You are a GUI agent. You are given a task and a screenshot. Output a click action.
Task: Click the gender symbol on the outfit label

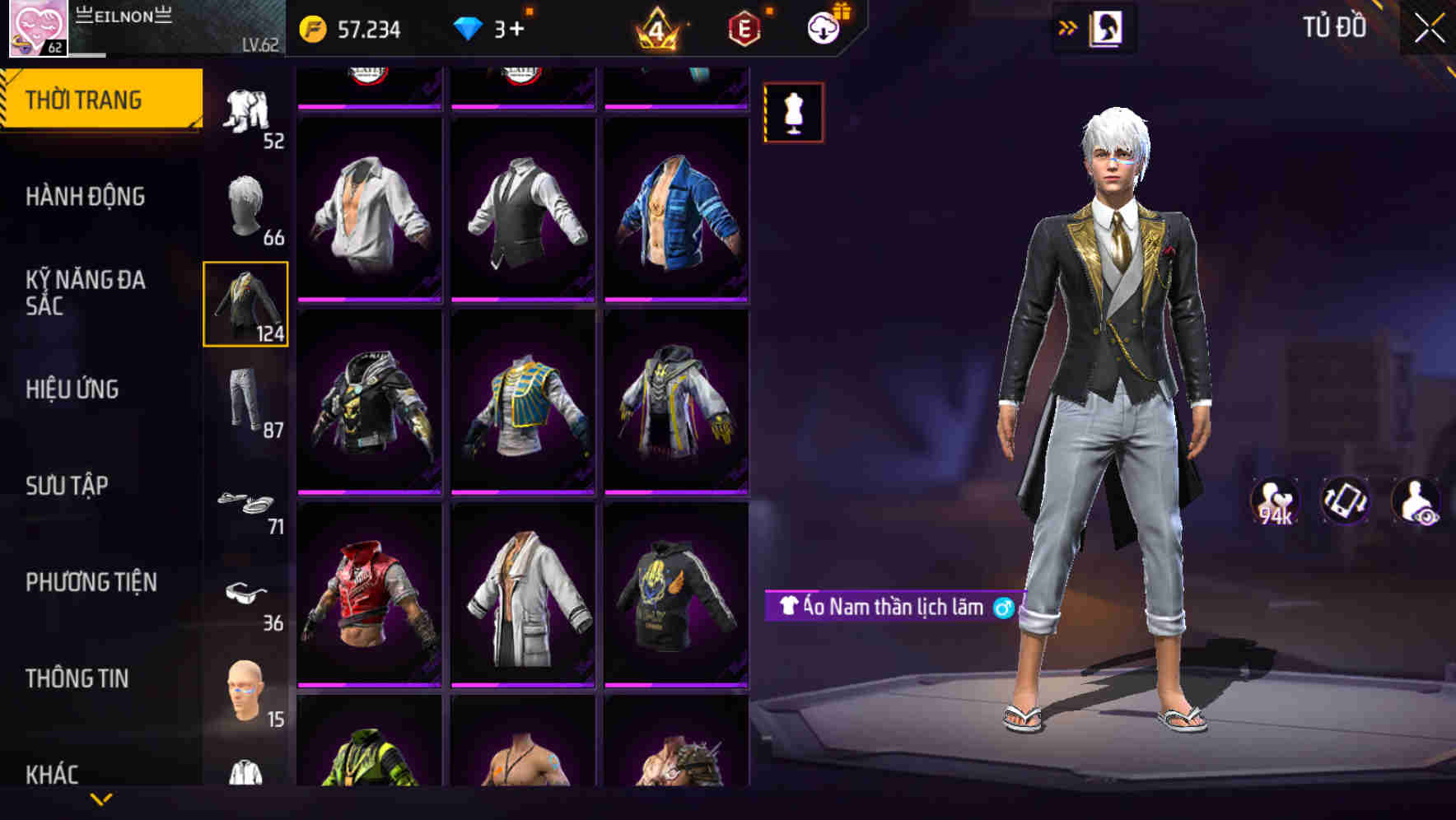[1004, 607]
